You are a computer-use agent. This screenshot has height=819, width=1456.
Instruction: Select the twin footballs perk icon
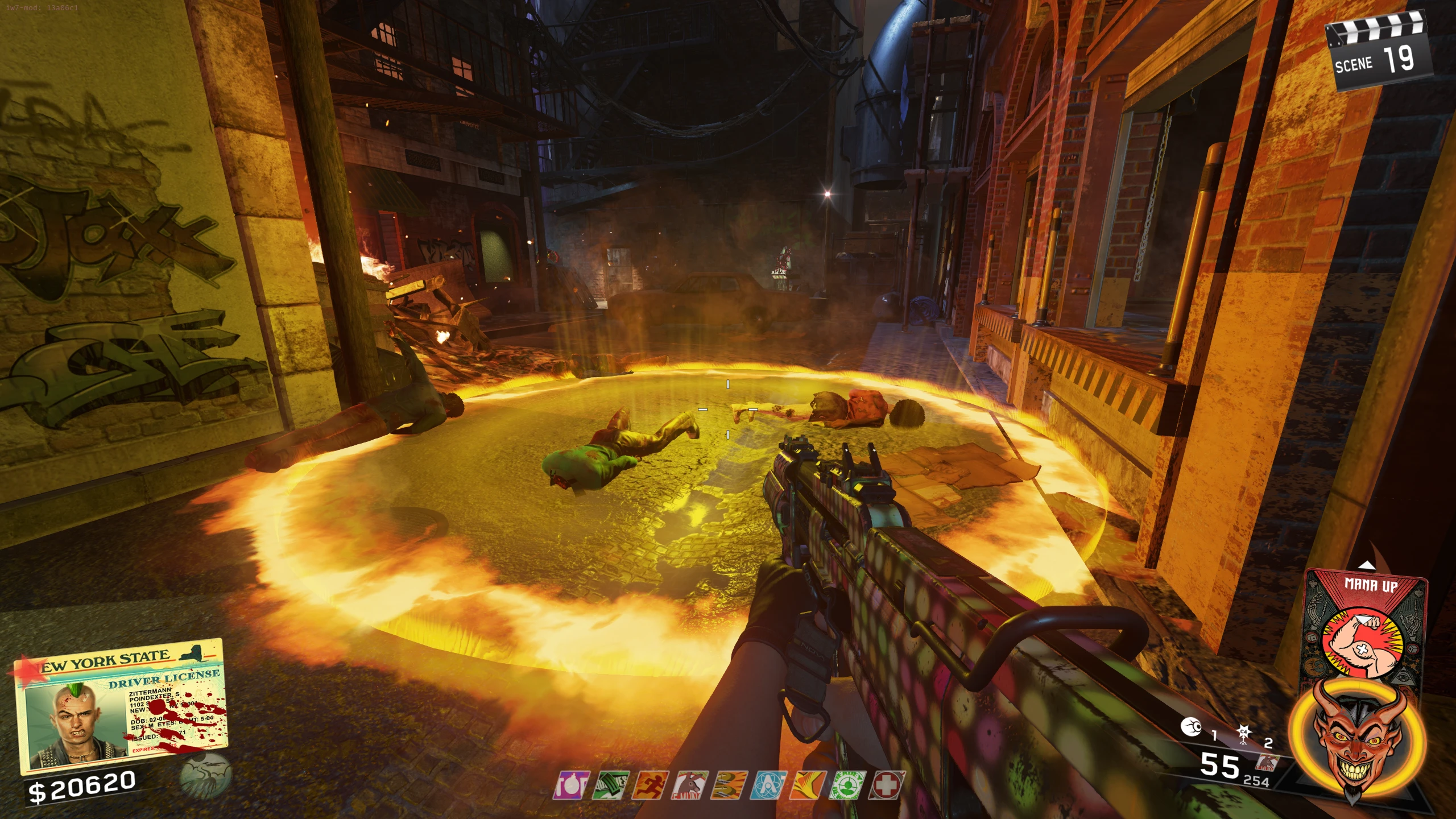pos(729,786)
